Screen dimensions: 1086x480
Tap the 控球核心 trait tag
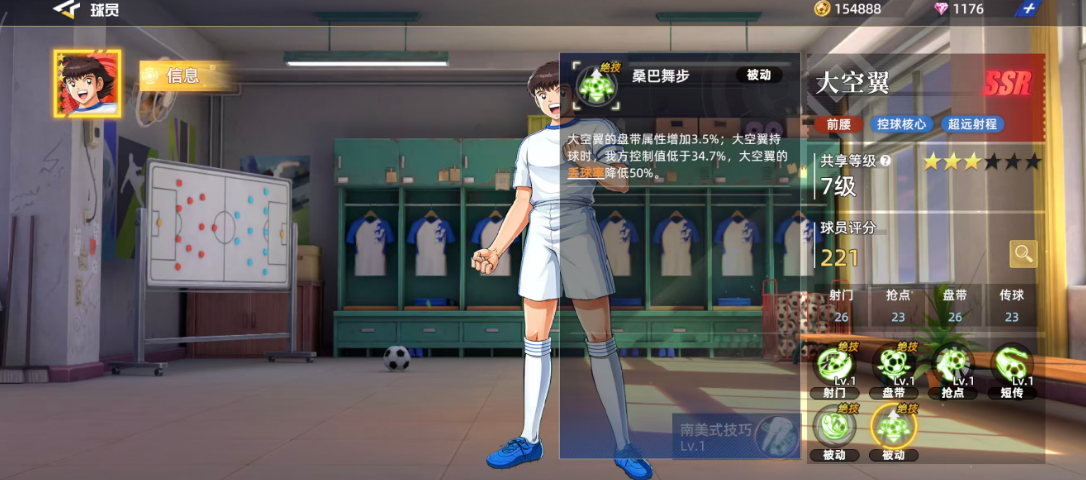click(901, 125)
